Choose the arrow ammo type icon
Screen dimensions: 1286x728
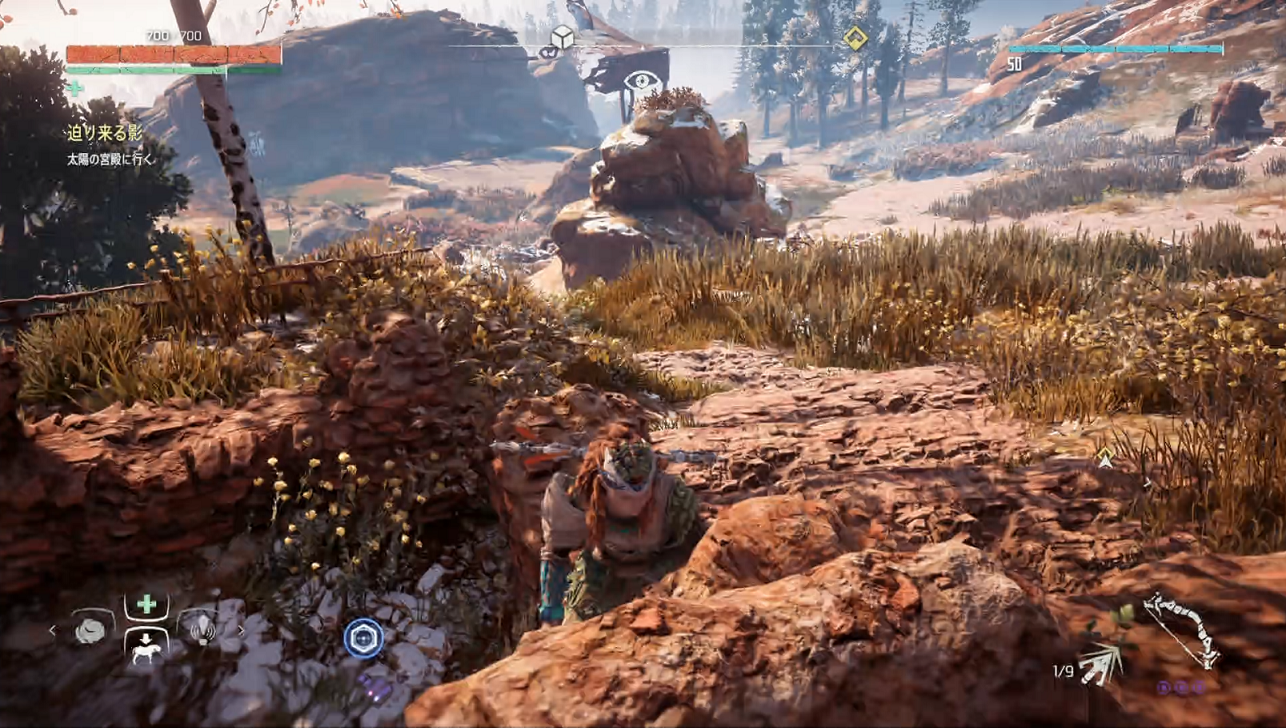[1102, 664]
